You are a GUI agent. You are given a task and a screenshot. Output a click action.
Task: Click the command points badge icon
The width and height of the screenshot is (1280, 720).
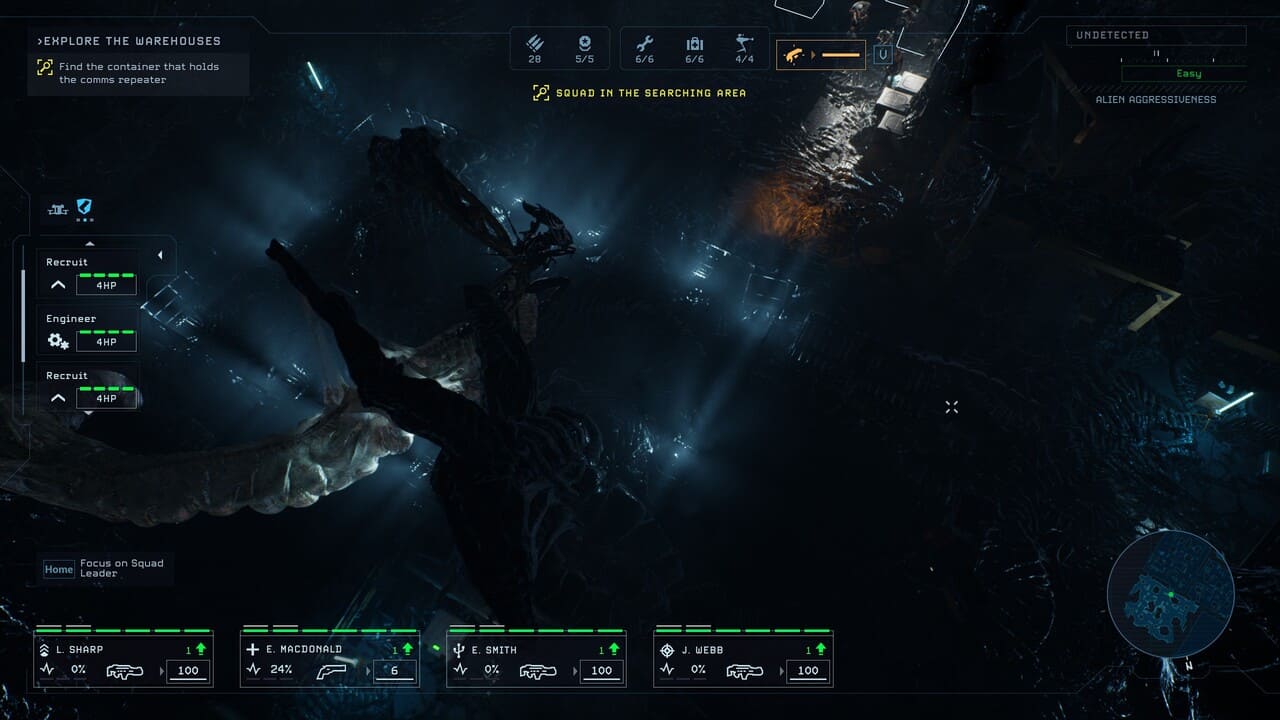click(x=585, y=44)
